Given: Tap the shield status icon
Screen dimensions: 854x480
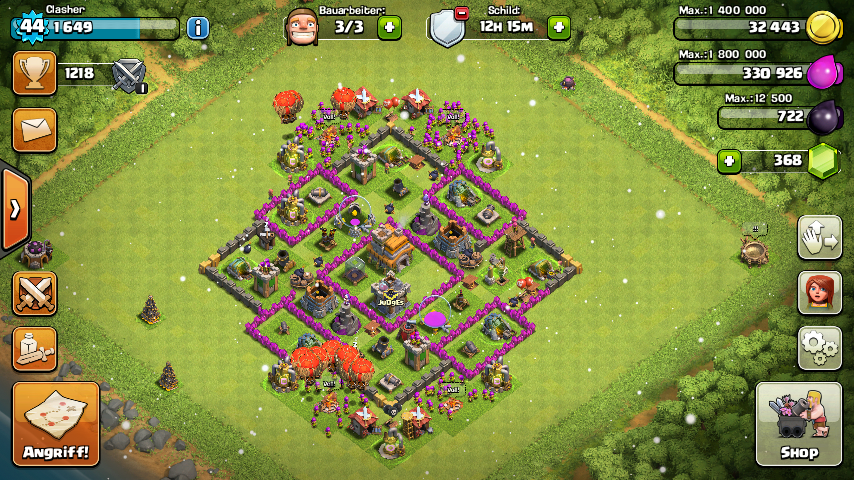Looking at the screenshot, I should [x=447, y=27].
